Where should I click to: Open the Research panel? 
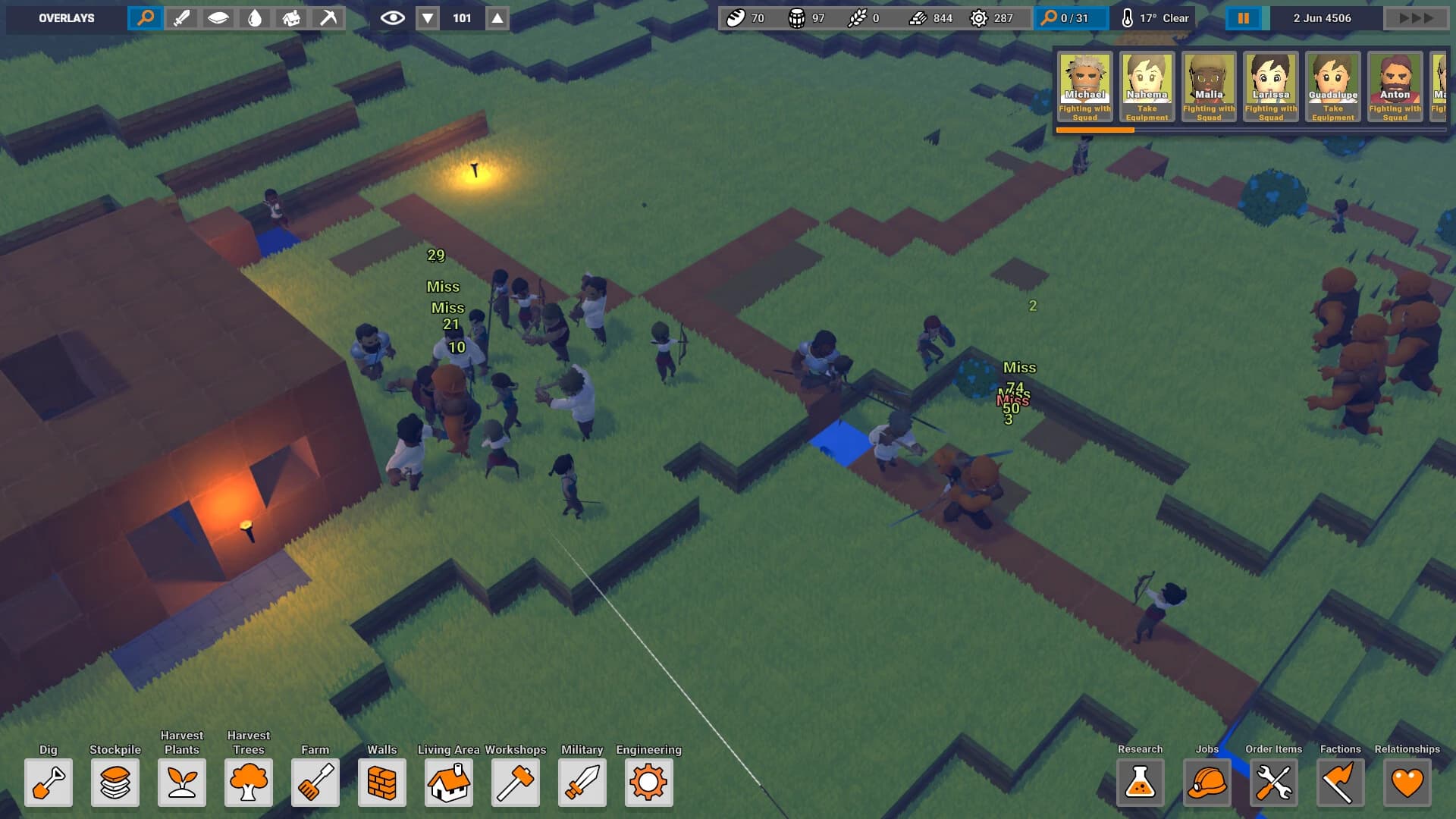pos(1140,783)
